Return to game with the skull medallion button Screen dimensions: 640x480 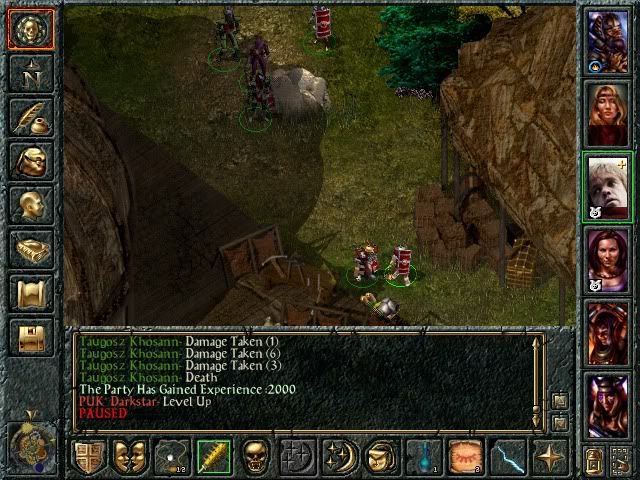(x=30, y=28)
